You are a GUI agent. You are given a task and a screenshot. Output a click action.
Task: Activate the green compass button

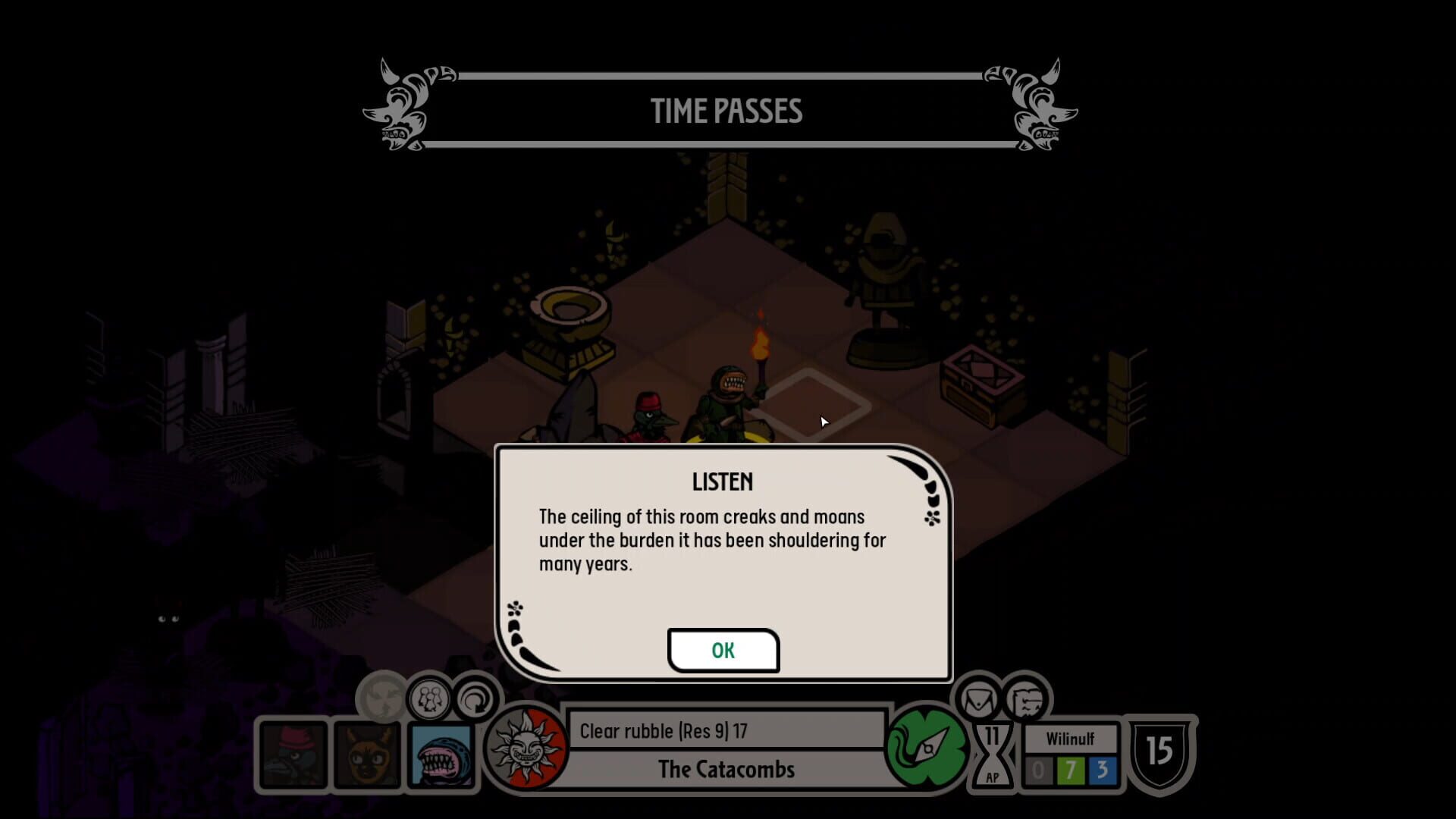point(926,748)
